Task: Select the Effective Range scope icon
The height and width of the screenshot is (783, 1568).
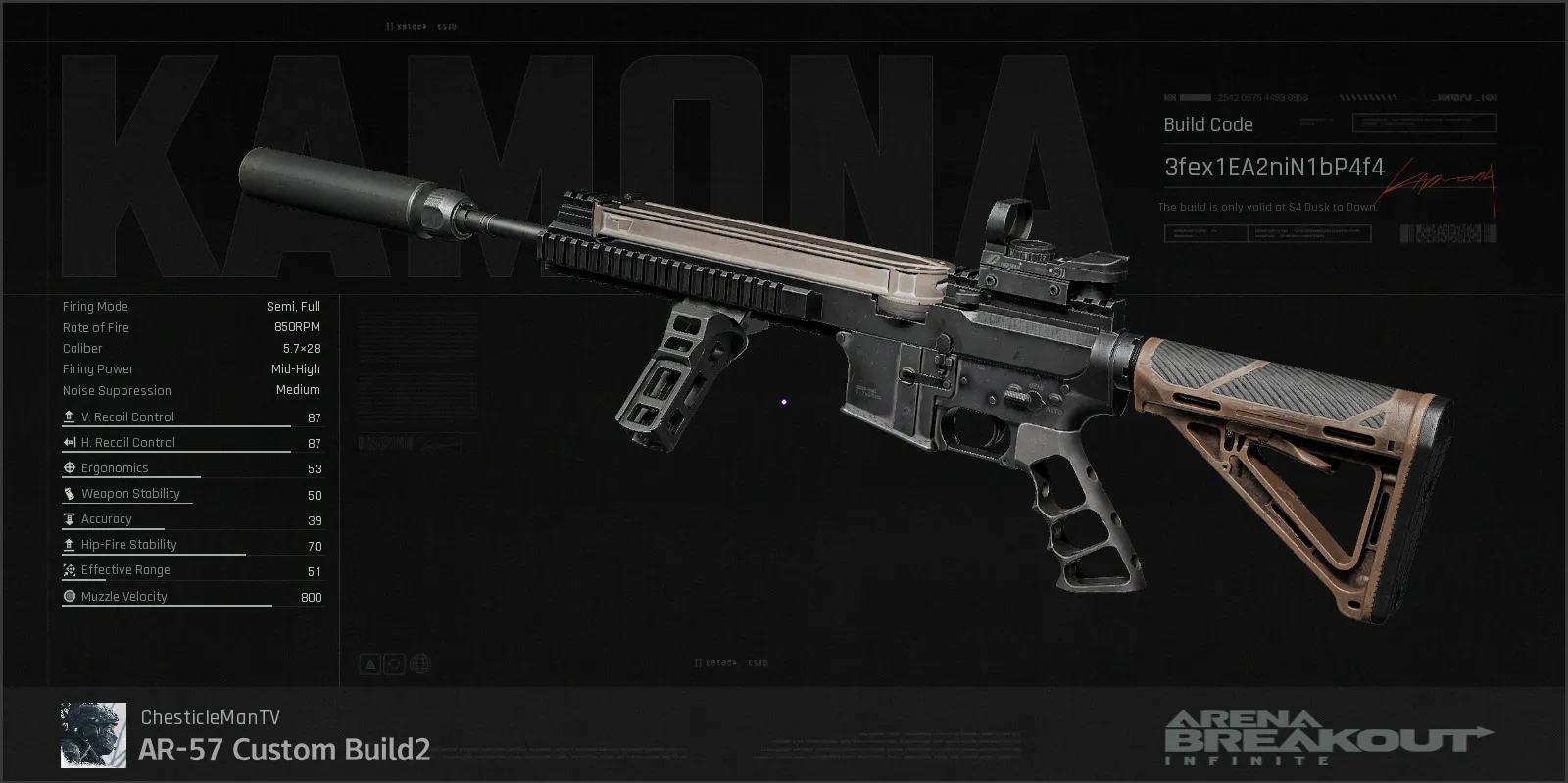Action: [x=69, y=569]
